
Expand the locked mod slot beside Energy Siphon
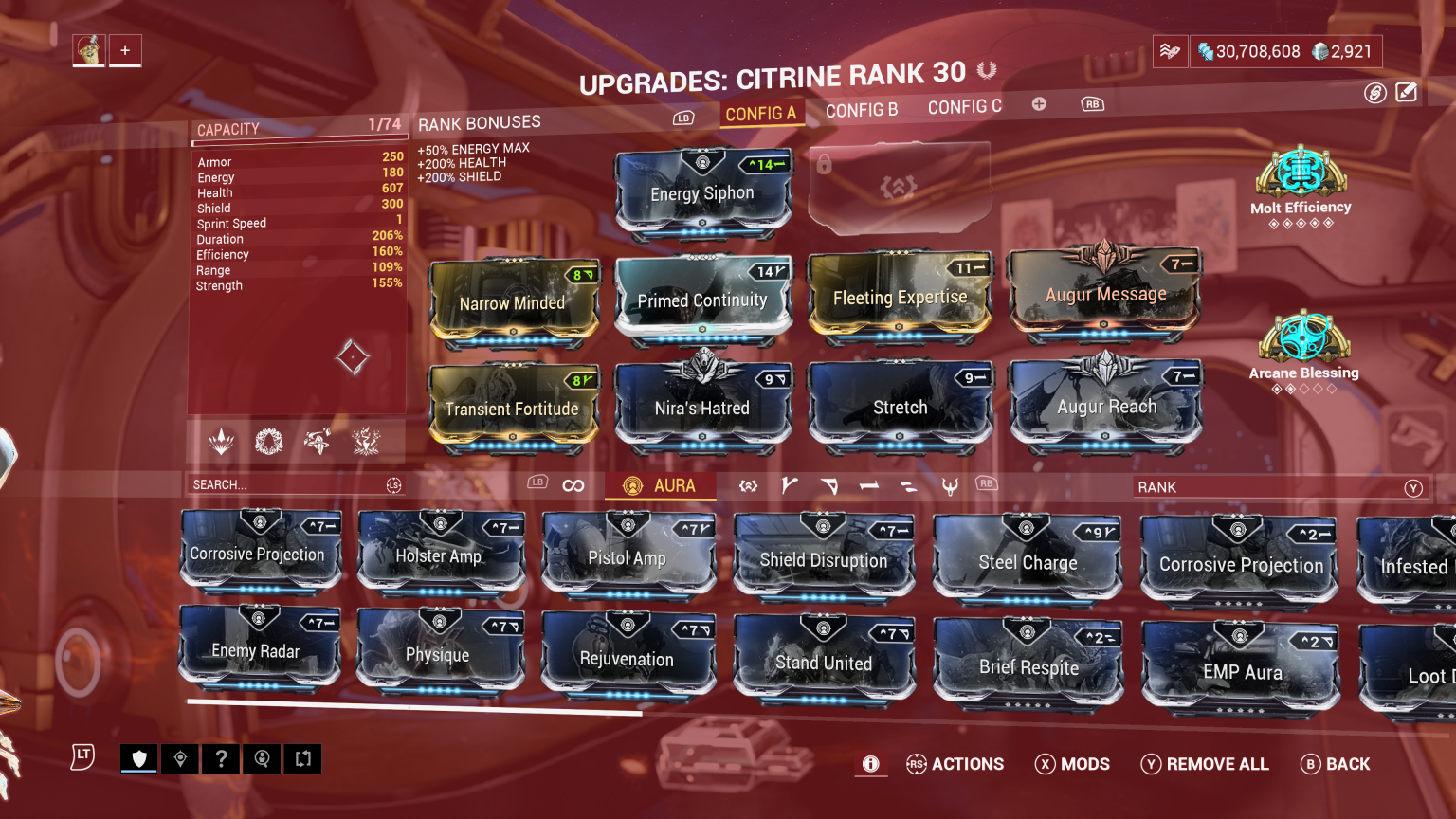[x=899, y=187]
